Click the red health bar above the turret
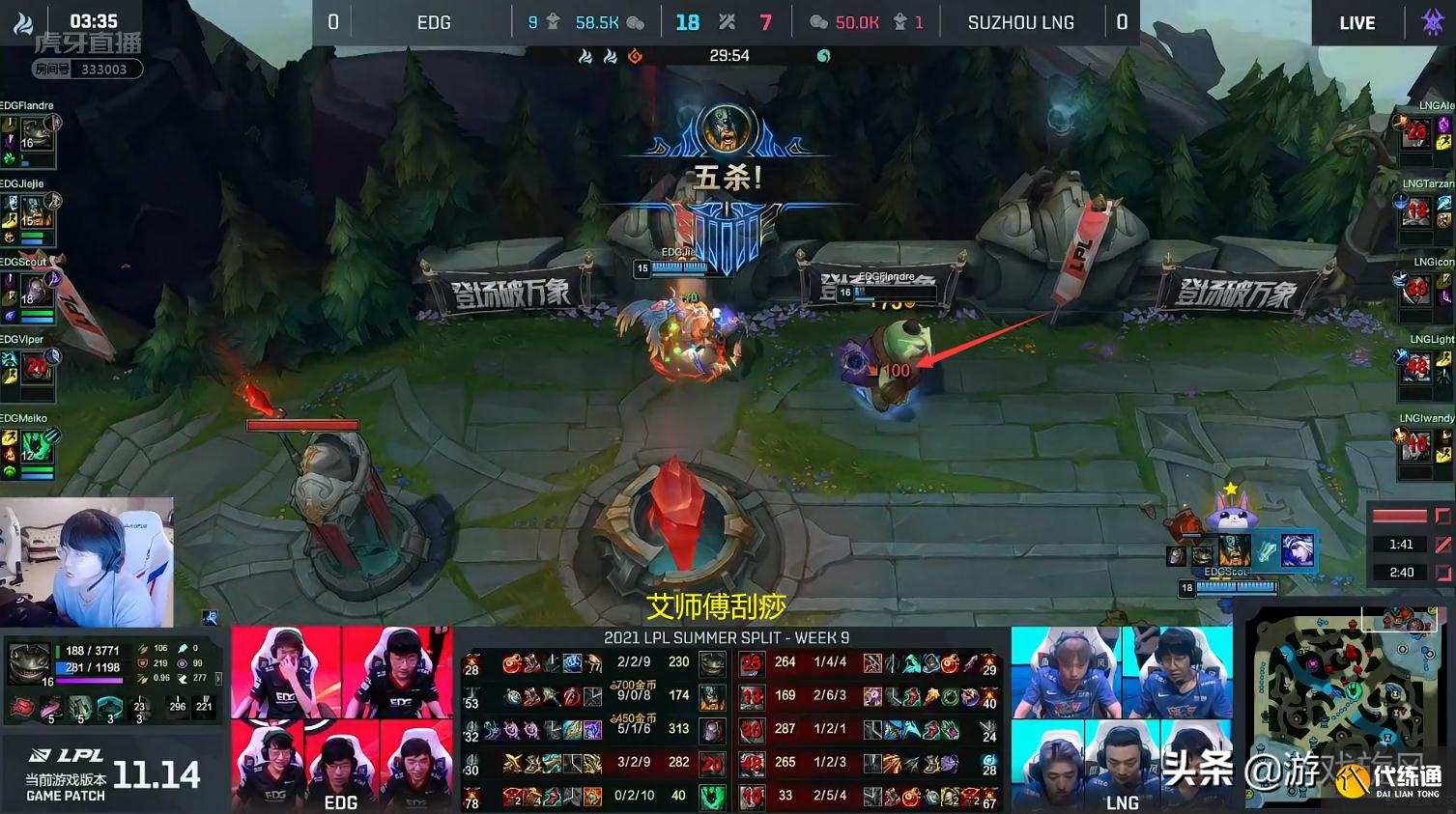 [x=302, y=423]
